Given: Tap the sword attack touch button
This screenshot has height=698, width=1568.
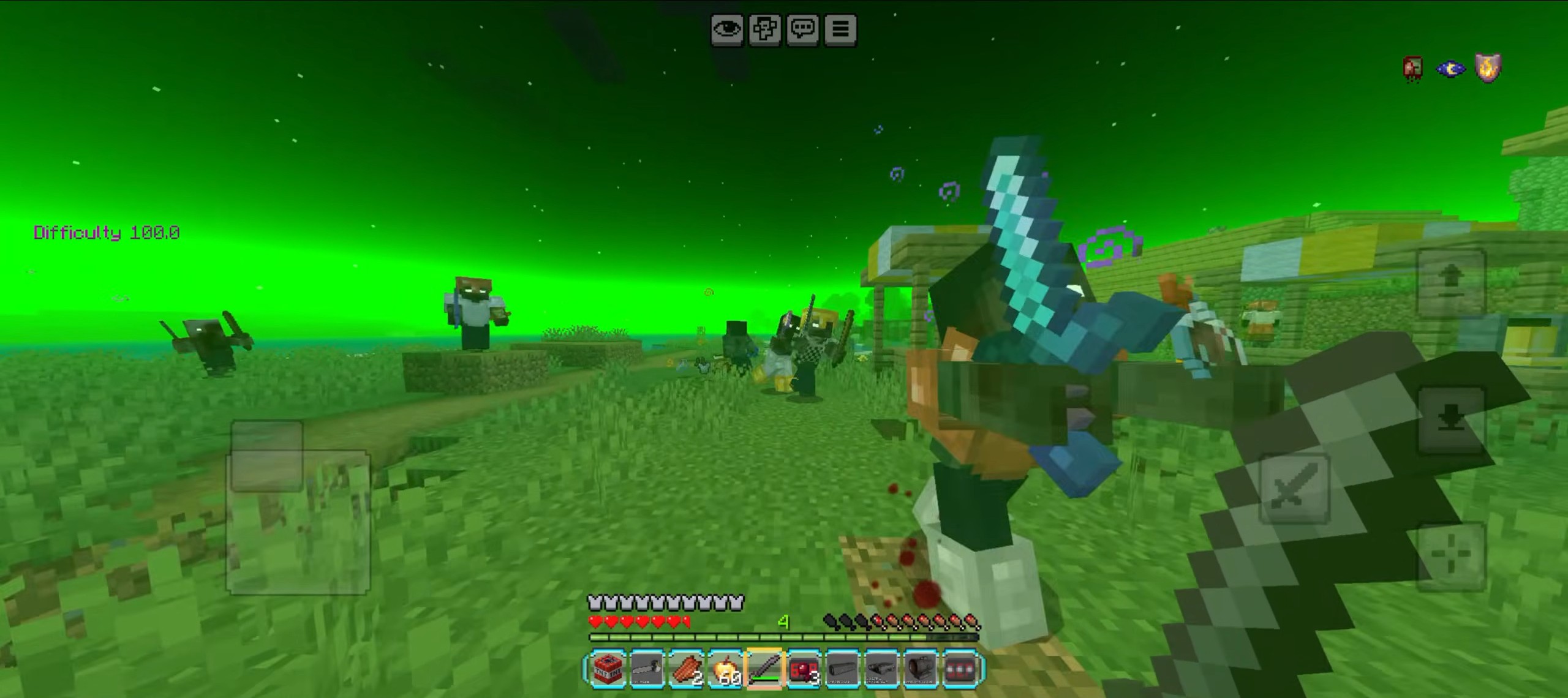Looking at the screenshot, I should (x=1294, y=488).
